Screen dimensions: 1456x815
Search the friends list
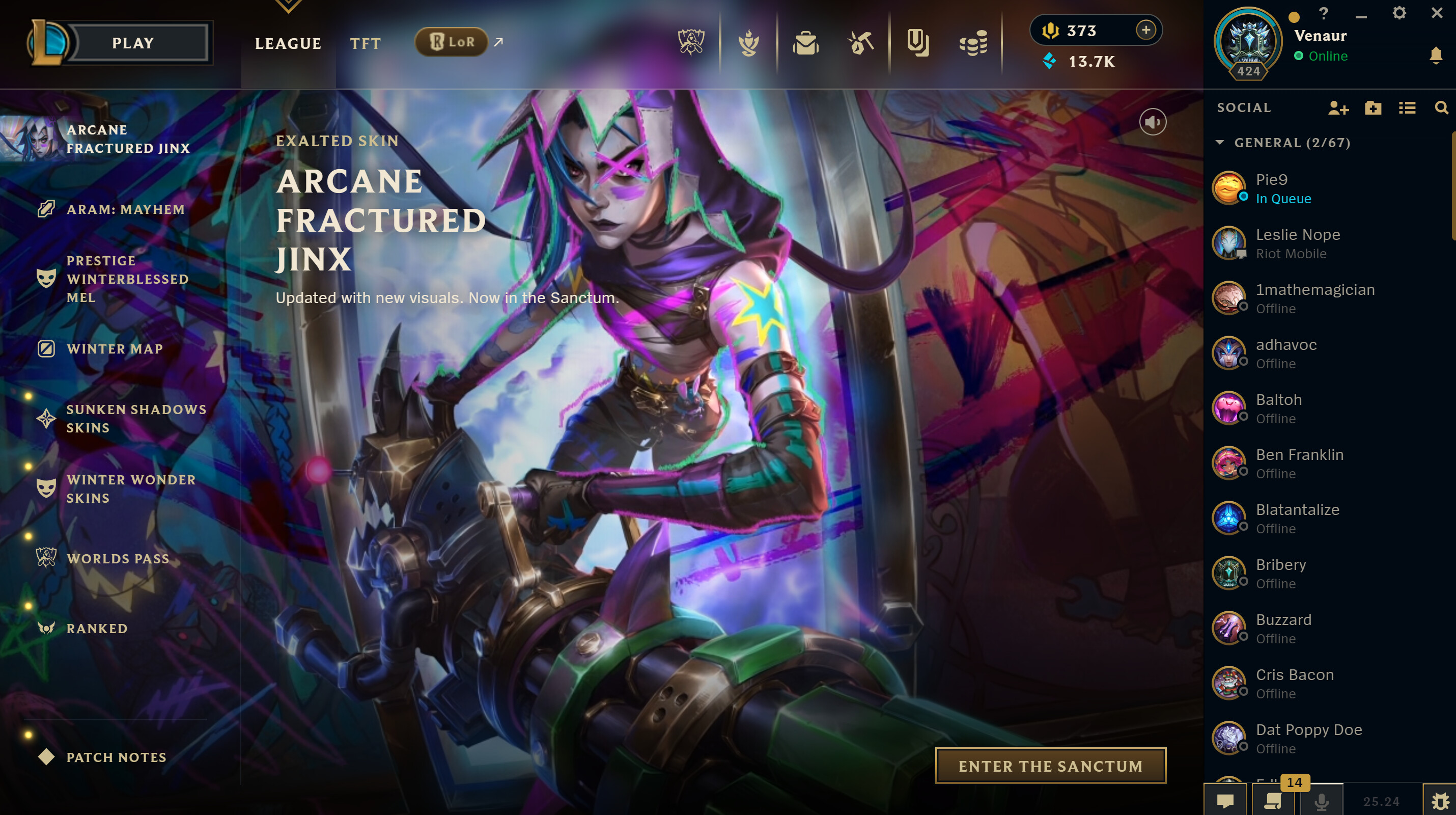click(x=1441, y=107)
